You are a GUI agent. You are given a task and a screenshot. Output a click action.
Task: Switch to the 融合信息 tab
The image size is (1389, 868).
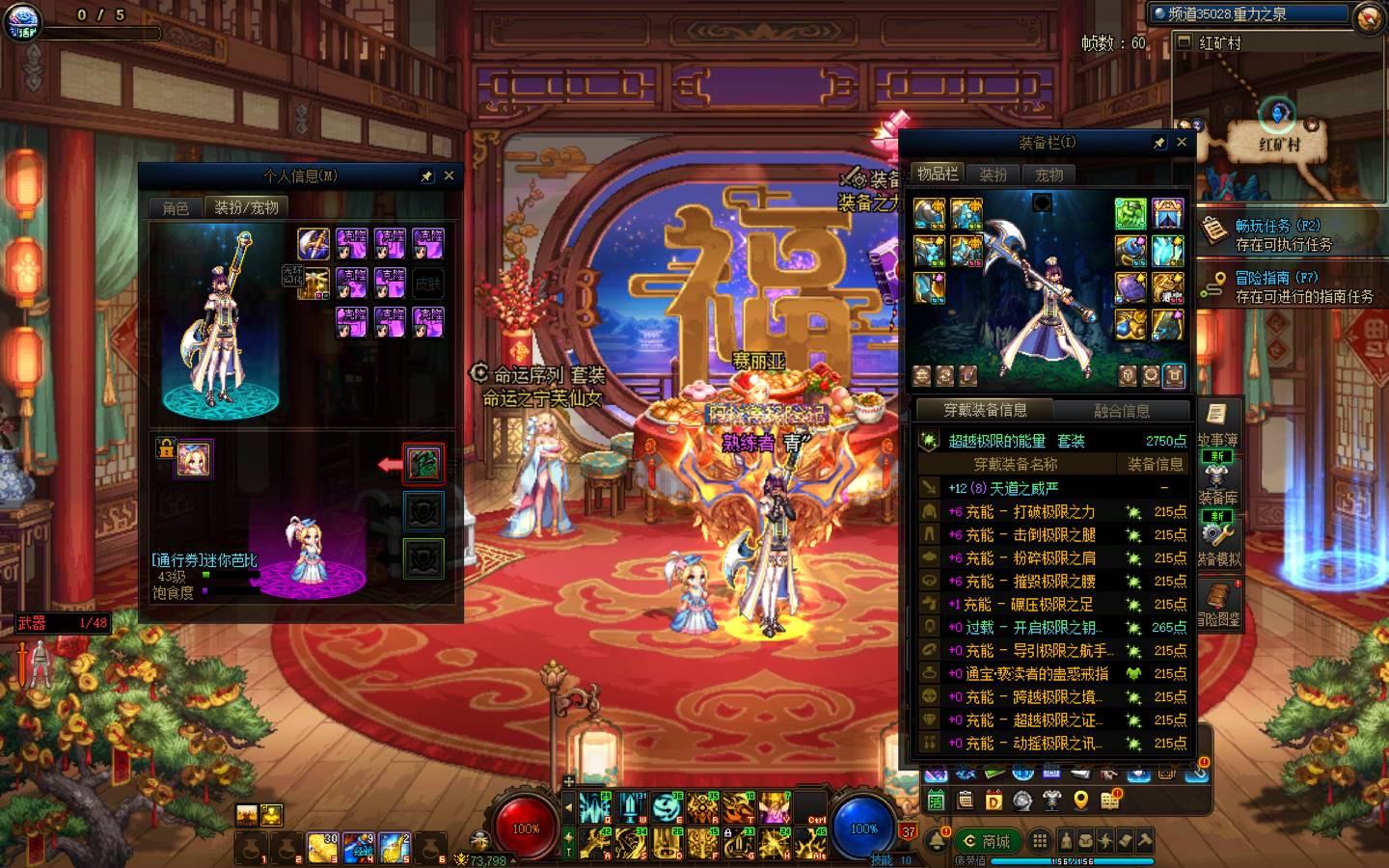[x=1121, y=410]
